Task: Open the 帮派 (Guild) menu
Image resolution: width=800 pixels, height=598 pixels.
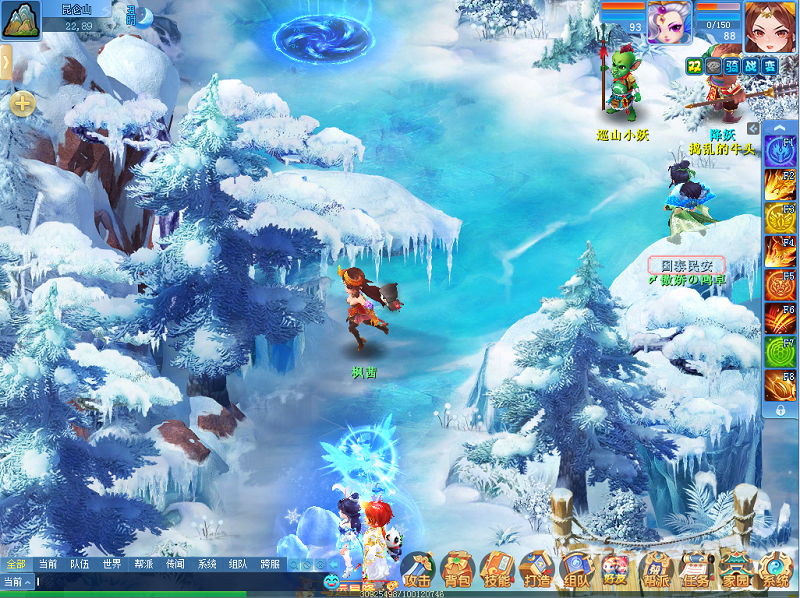Action: 656,570
